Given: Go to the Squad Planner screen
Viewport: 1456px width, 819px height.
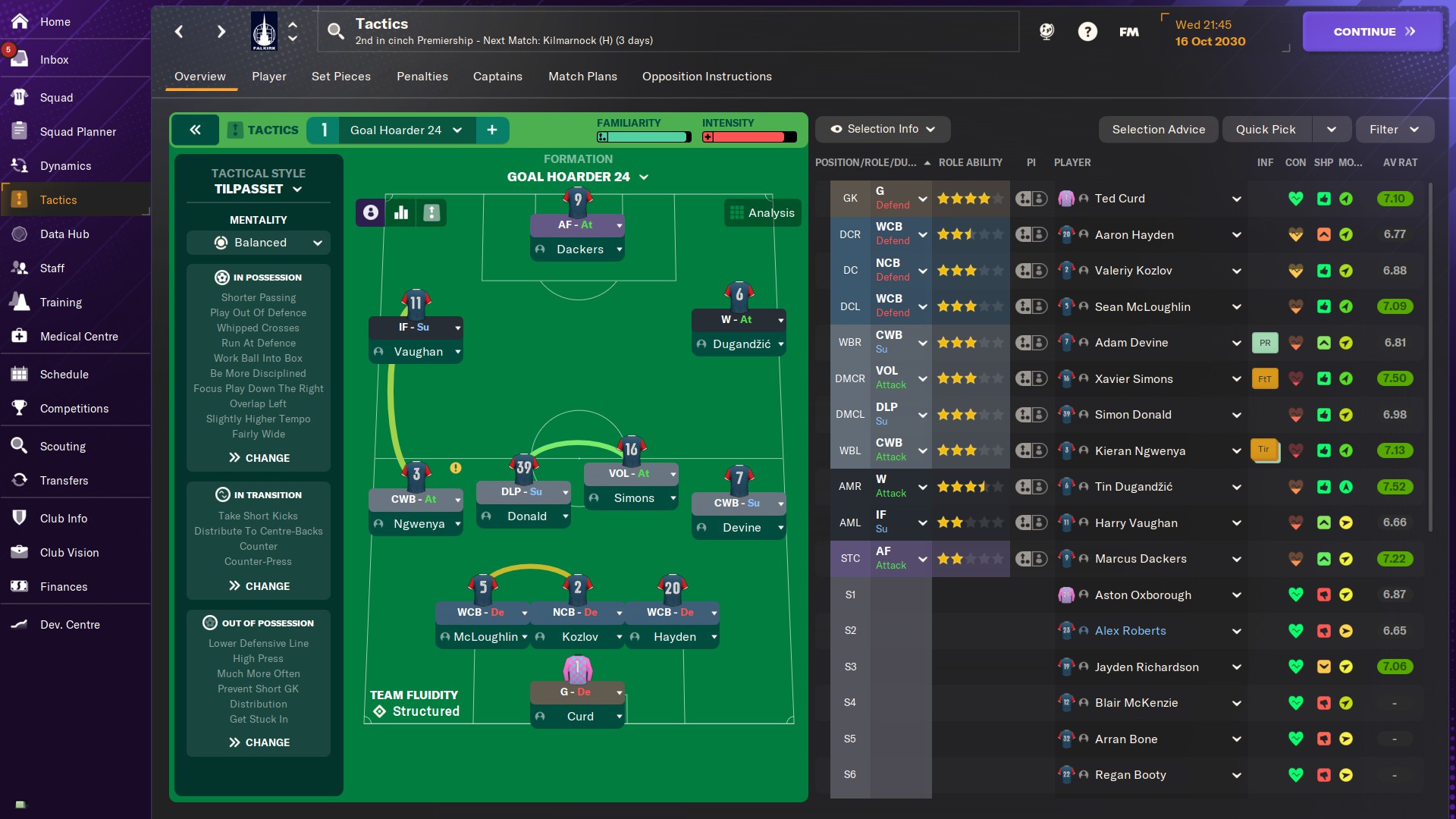Looking at the screenshot, I should tap(77, 132).
